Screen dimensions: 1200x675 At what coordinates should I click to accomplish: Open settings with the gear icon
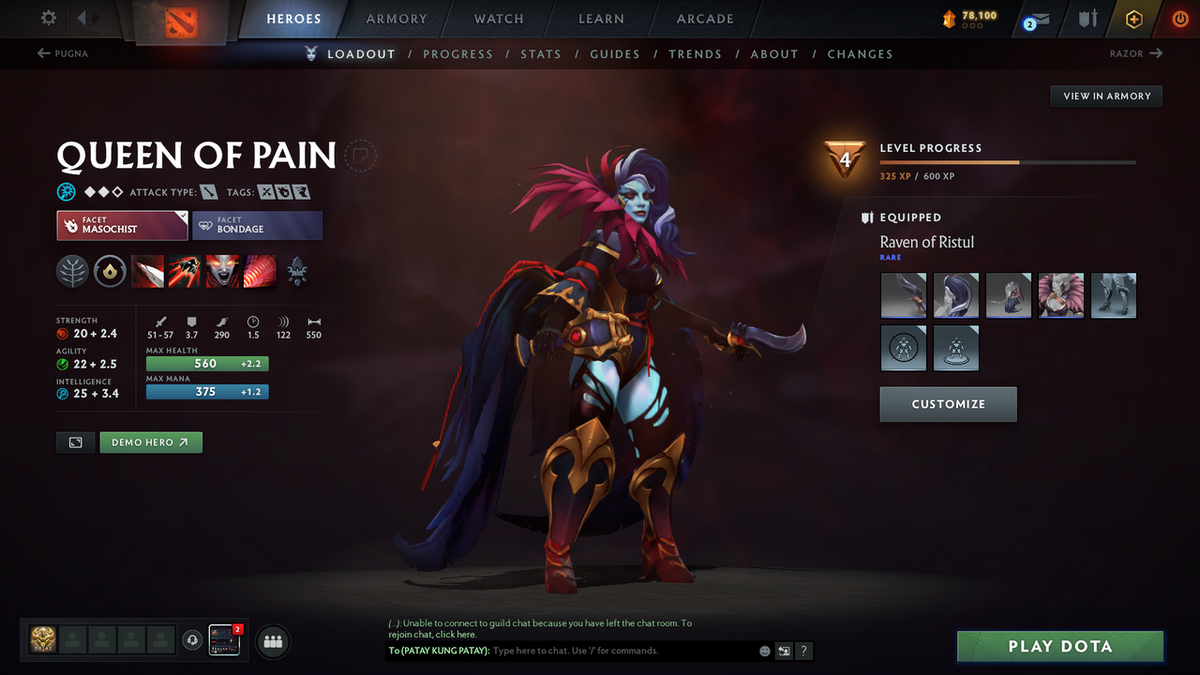point(49,18)
